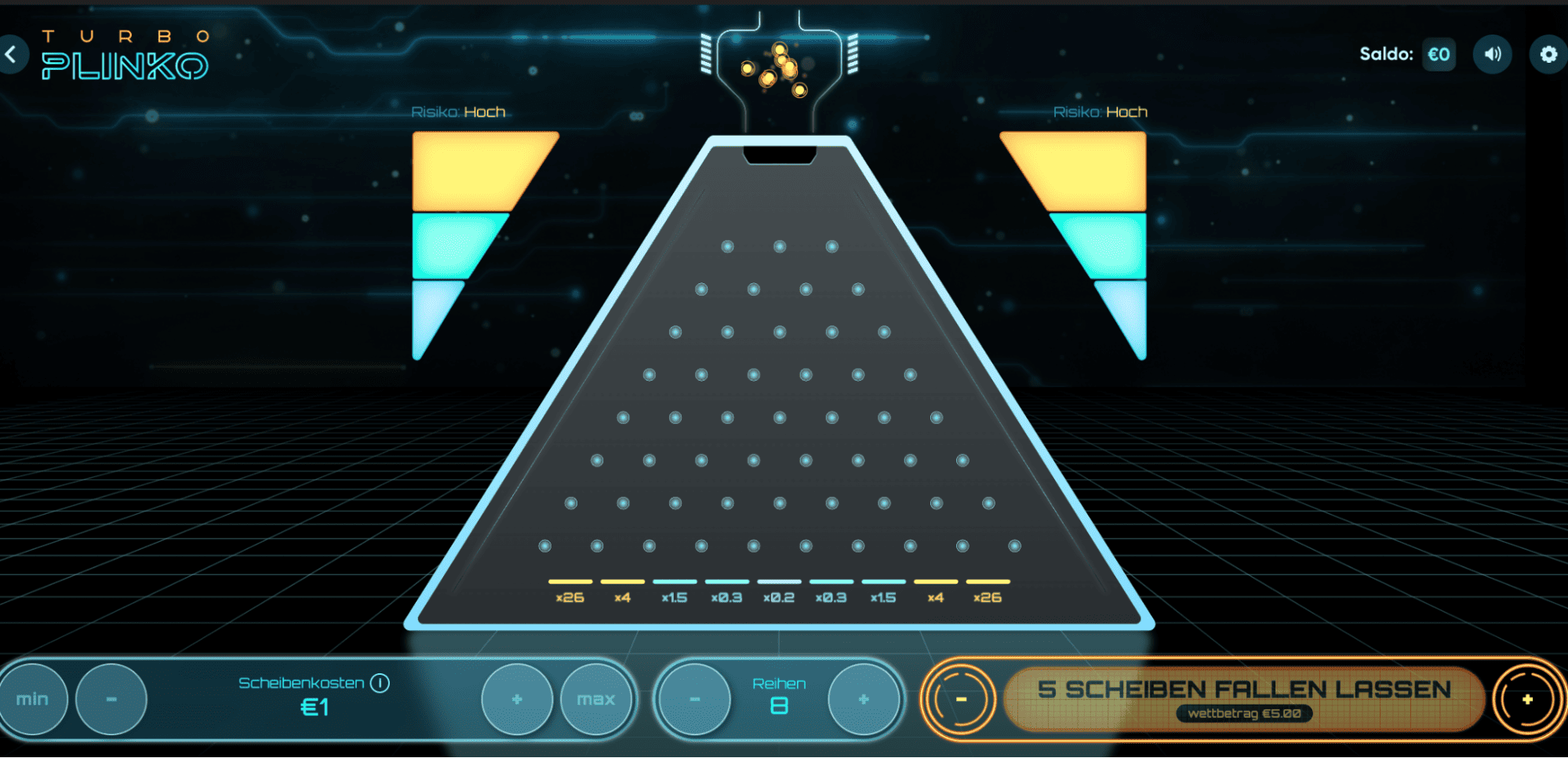1568x758 pixels.
Task: Open the gear settings menu
Action: 1548,54
